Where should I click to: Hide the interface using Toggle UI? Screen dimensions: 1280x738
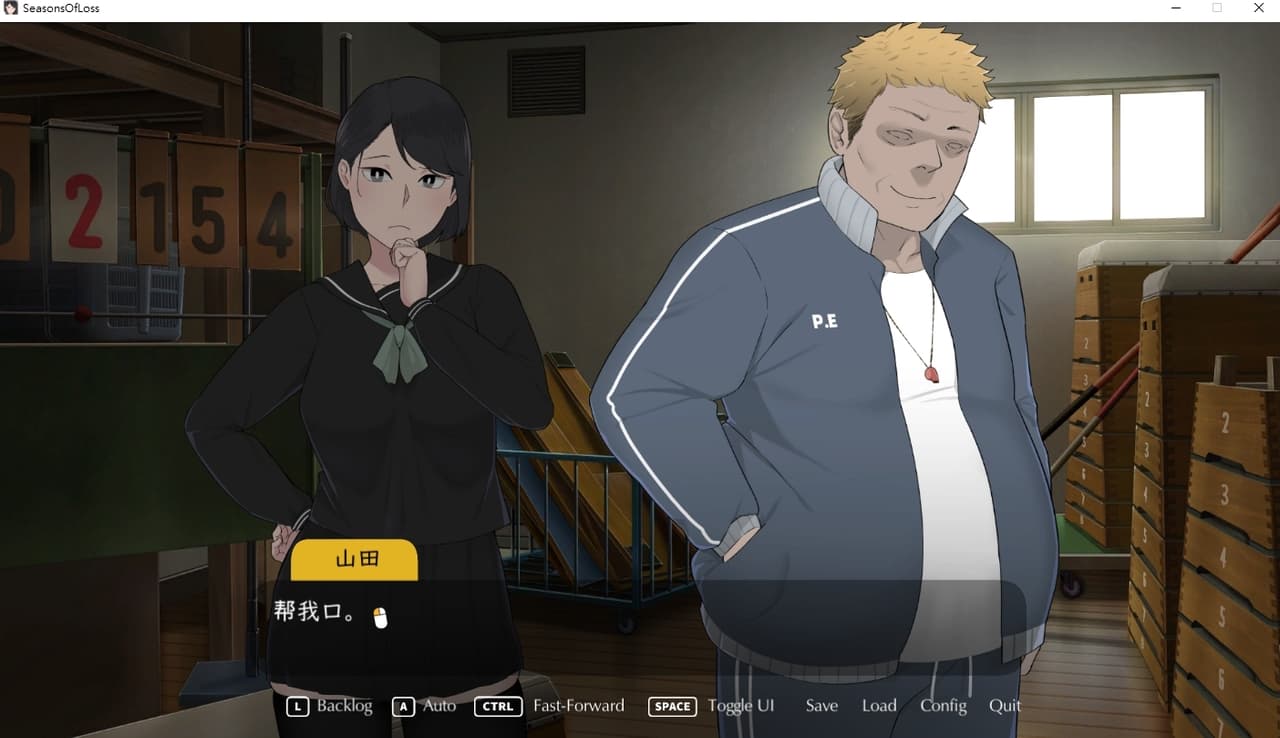(x=741, y=706)
